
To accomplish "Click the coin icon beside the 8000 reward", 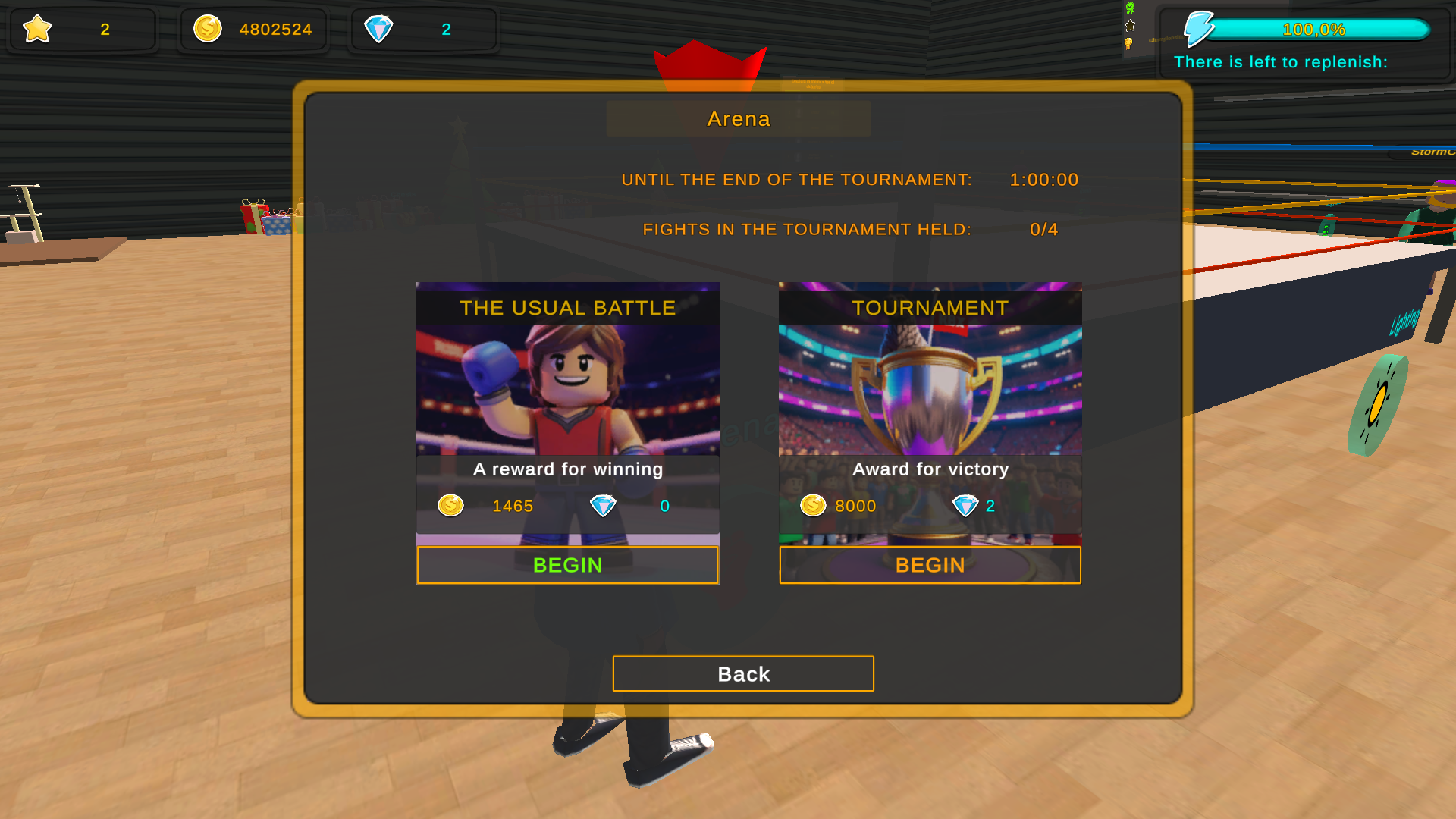I will [x=812, y=506].
